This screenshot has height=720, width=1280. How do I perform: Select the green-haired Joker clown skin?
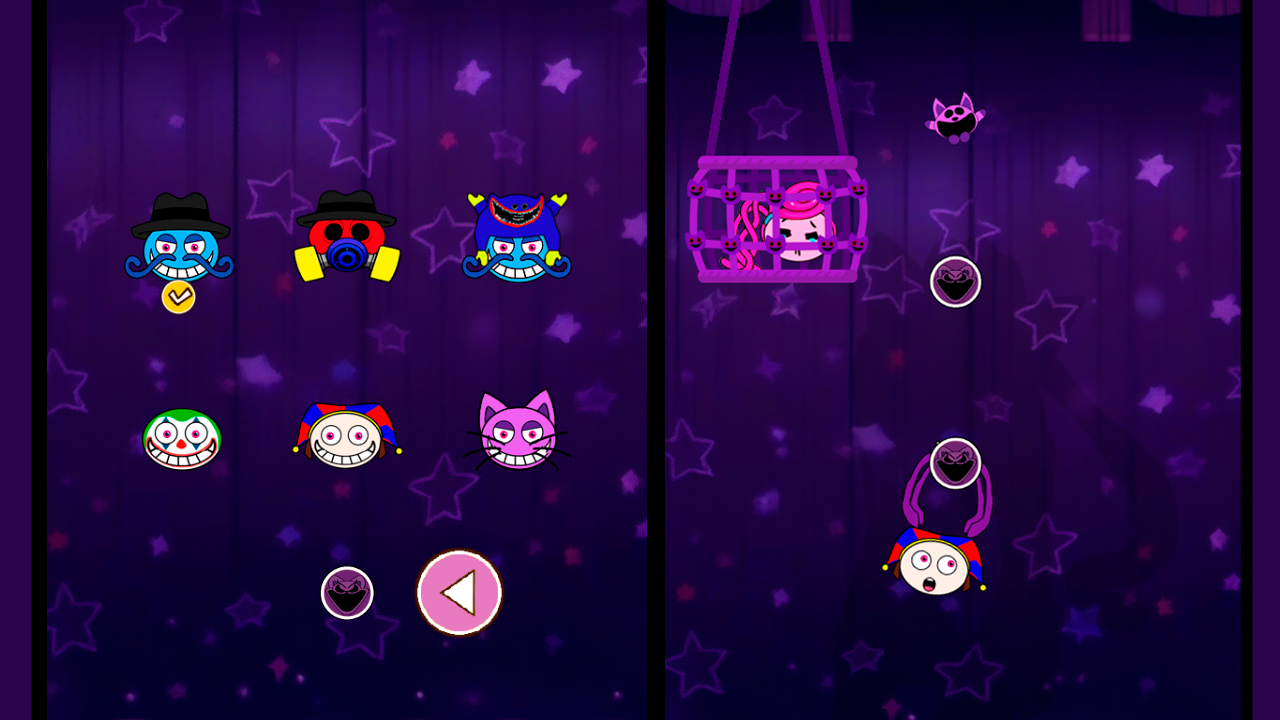click(x=182, y=437)
